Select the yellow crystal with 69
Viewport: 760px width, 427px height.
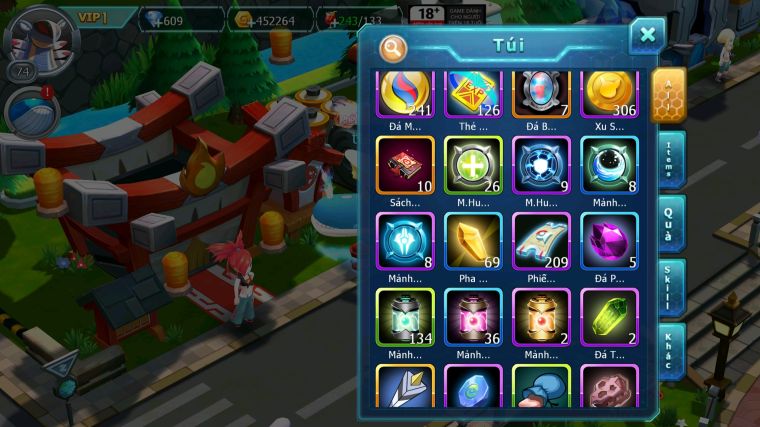473,242
